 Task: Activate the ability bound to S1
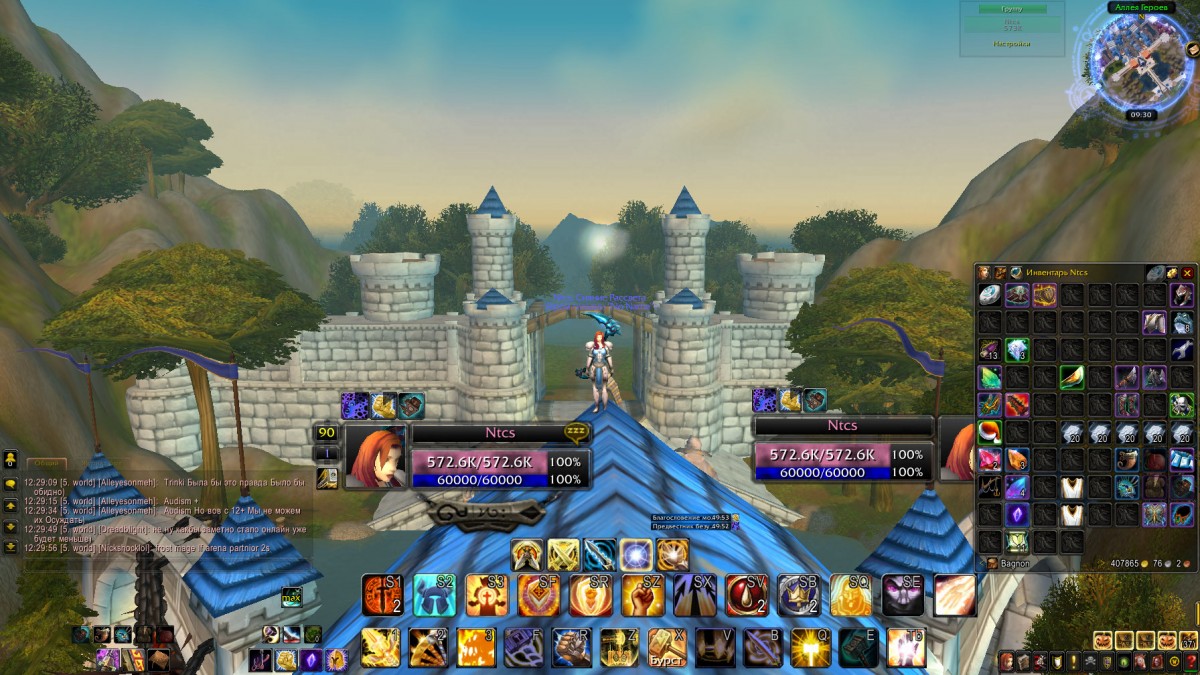coord(382,595)
